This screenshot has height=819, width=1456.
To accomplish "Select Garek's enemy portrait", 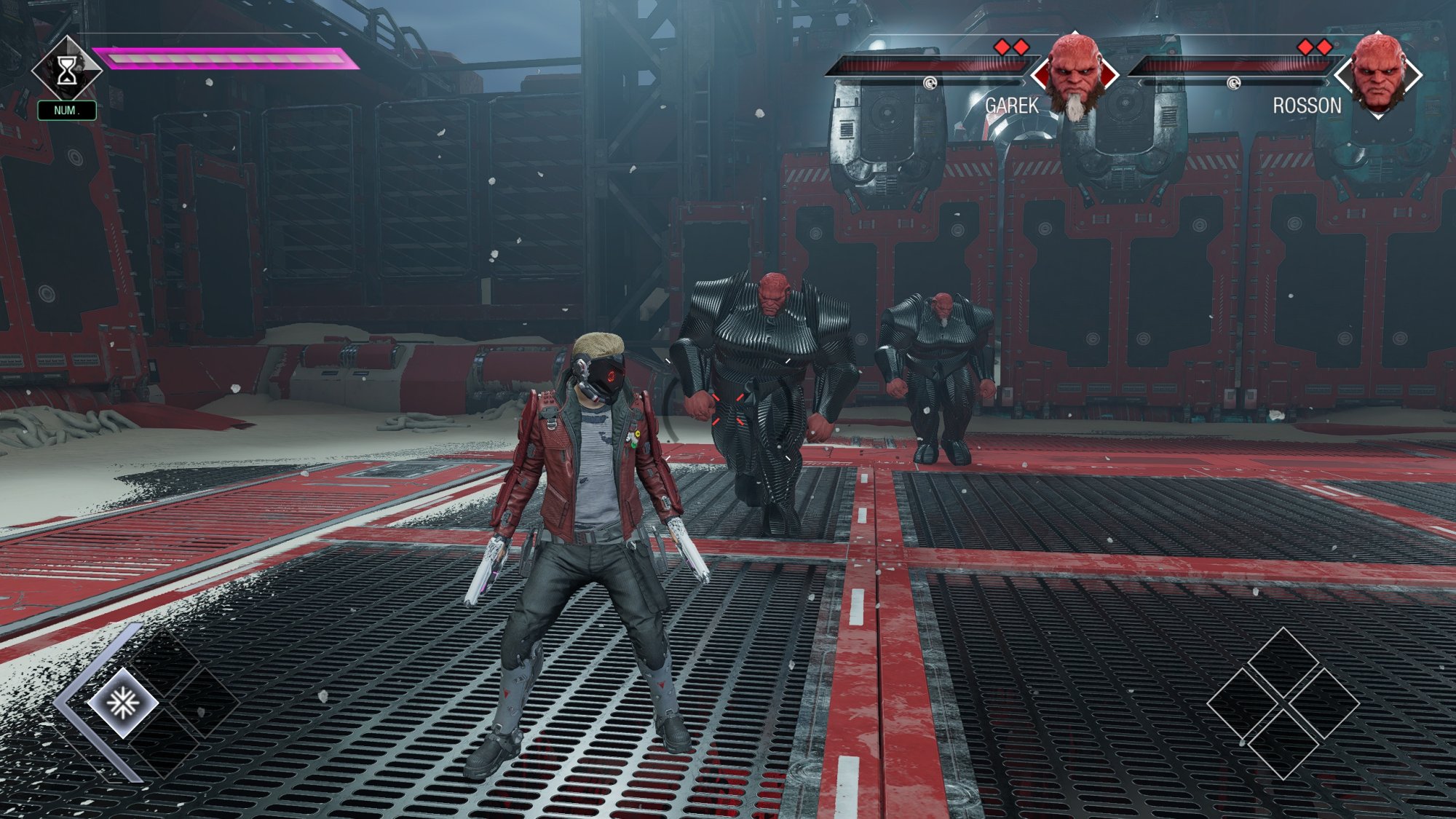I will tap(1075, 74).
